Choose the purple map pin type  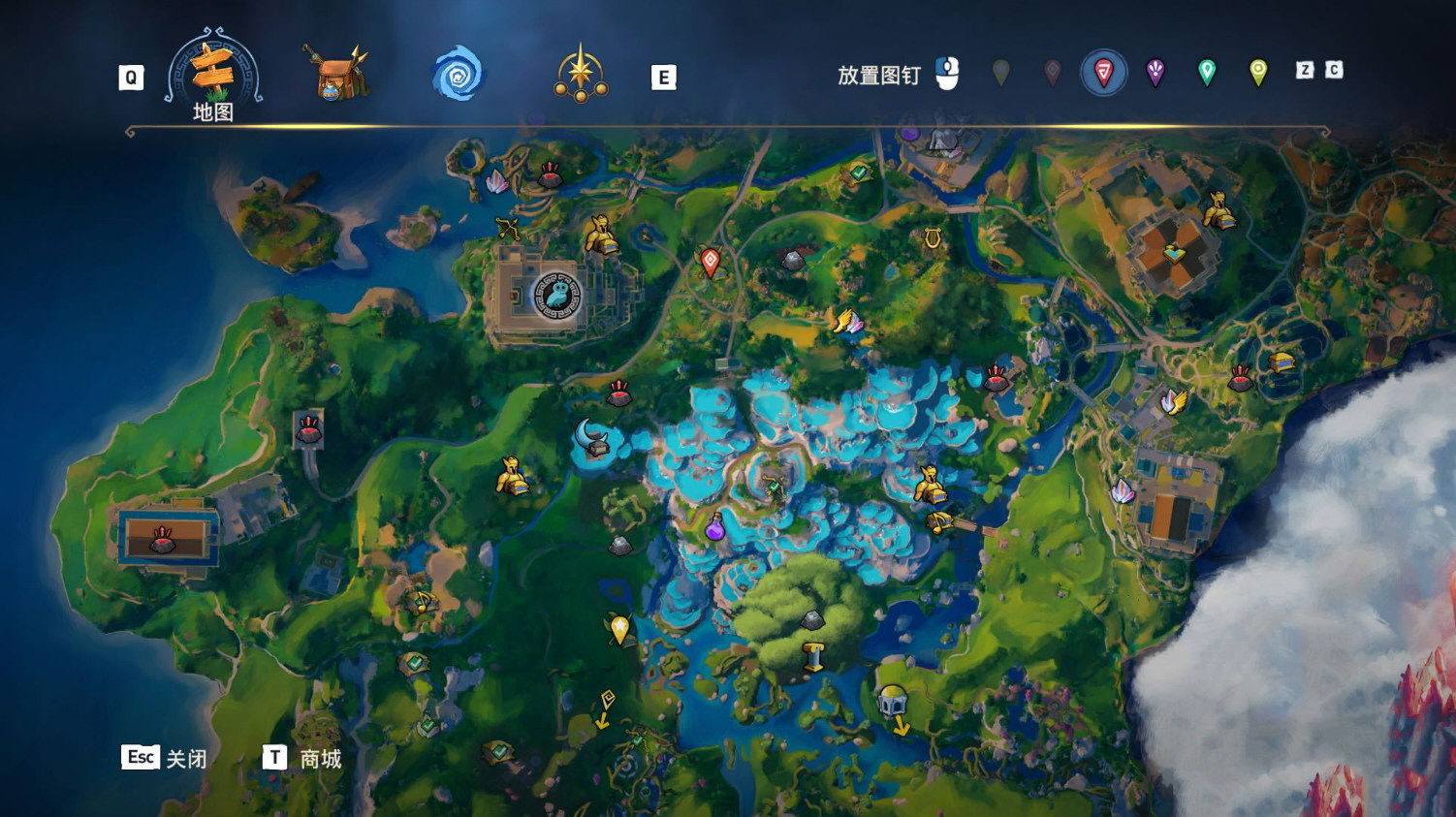(x=1155, y=72)
